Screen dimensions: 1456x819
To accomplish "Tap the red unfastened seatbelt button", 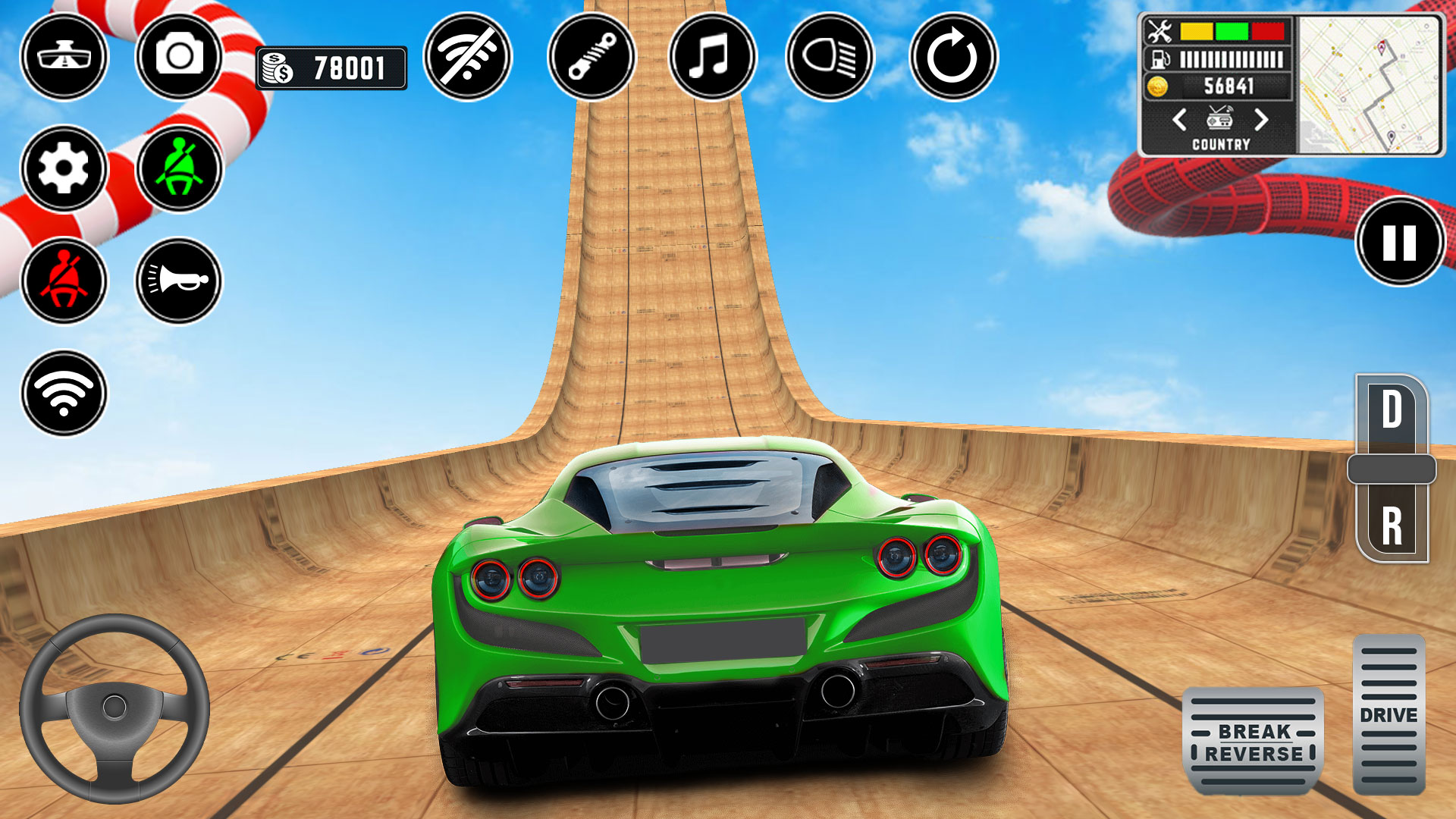I will [64, 281].
